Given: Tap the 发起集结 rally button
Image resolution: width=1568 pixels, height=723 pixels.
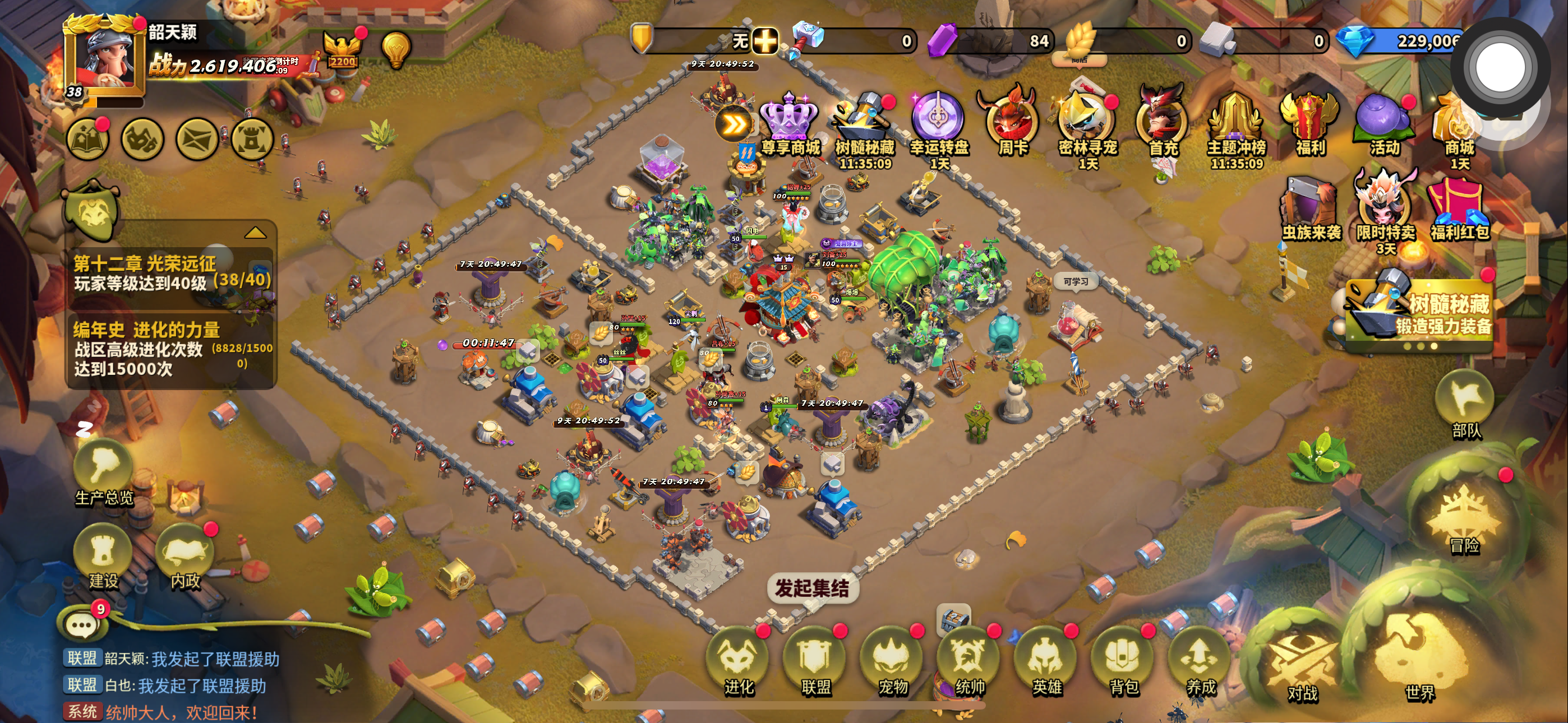Looking at the screenshot, I should tap(812, 588).
